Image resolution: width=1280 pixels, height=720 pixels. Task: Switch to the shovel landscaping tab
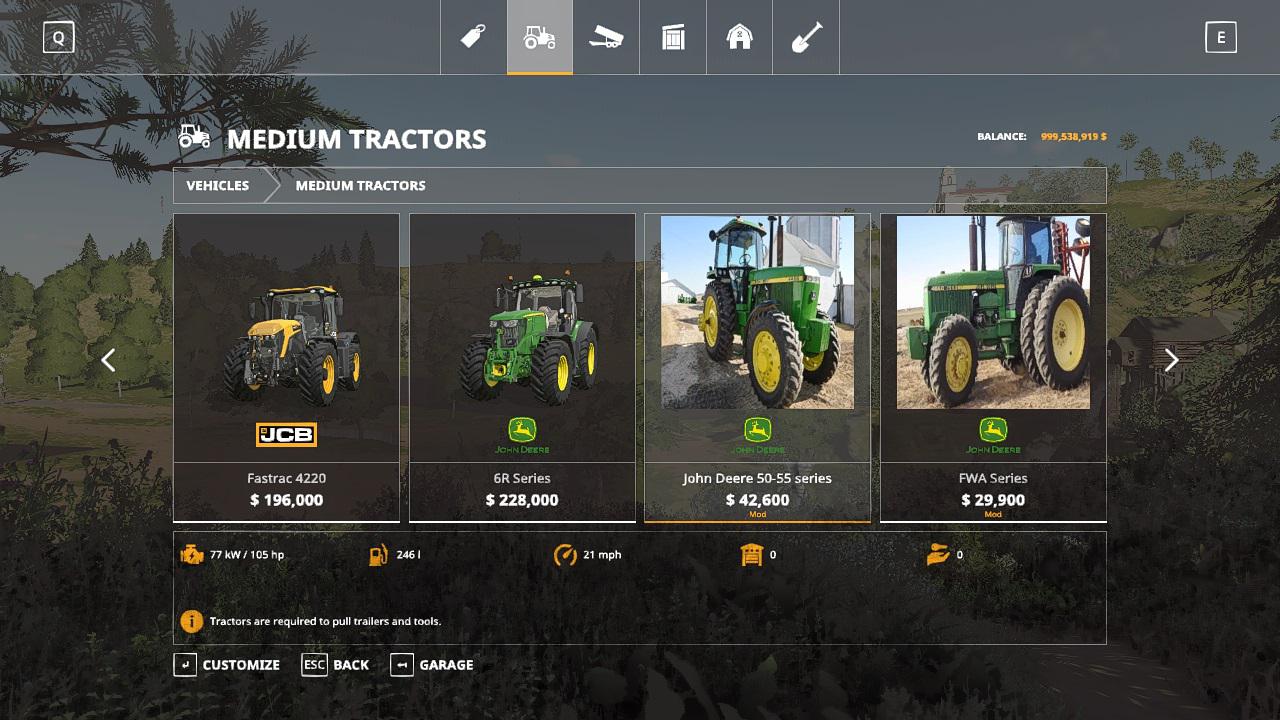[806, 38]
